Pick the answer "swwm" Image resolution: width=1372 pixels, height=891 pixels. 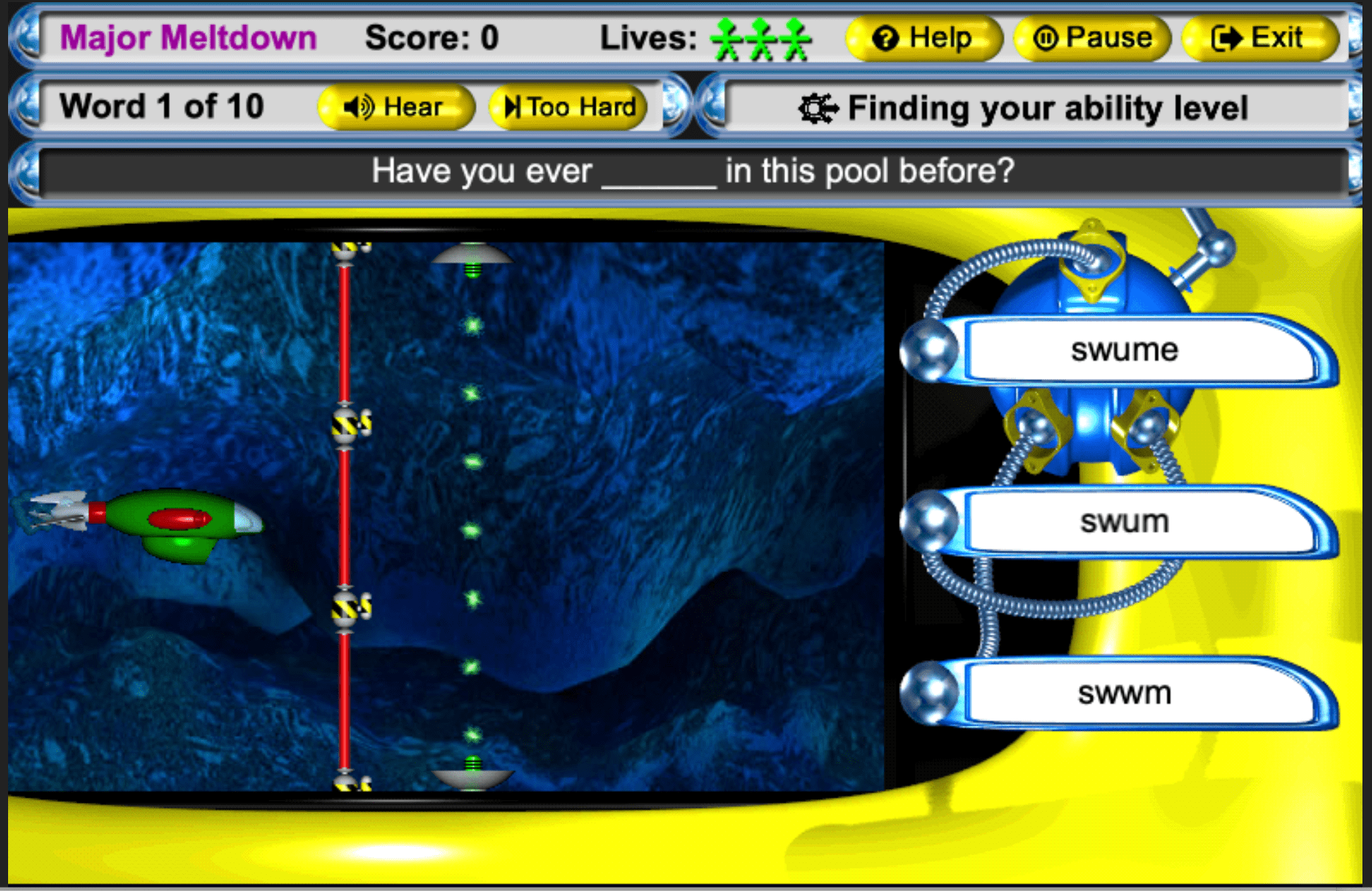(x=1124, y=693)
